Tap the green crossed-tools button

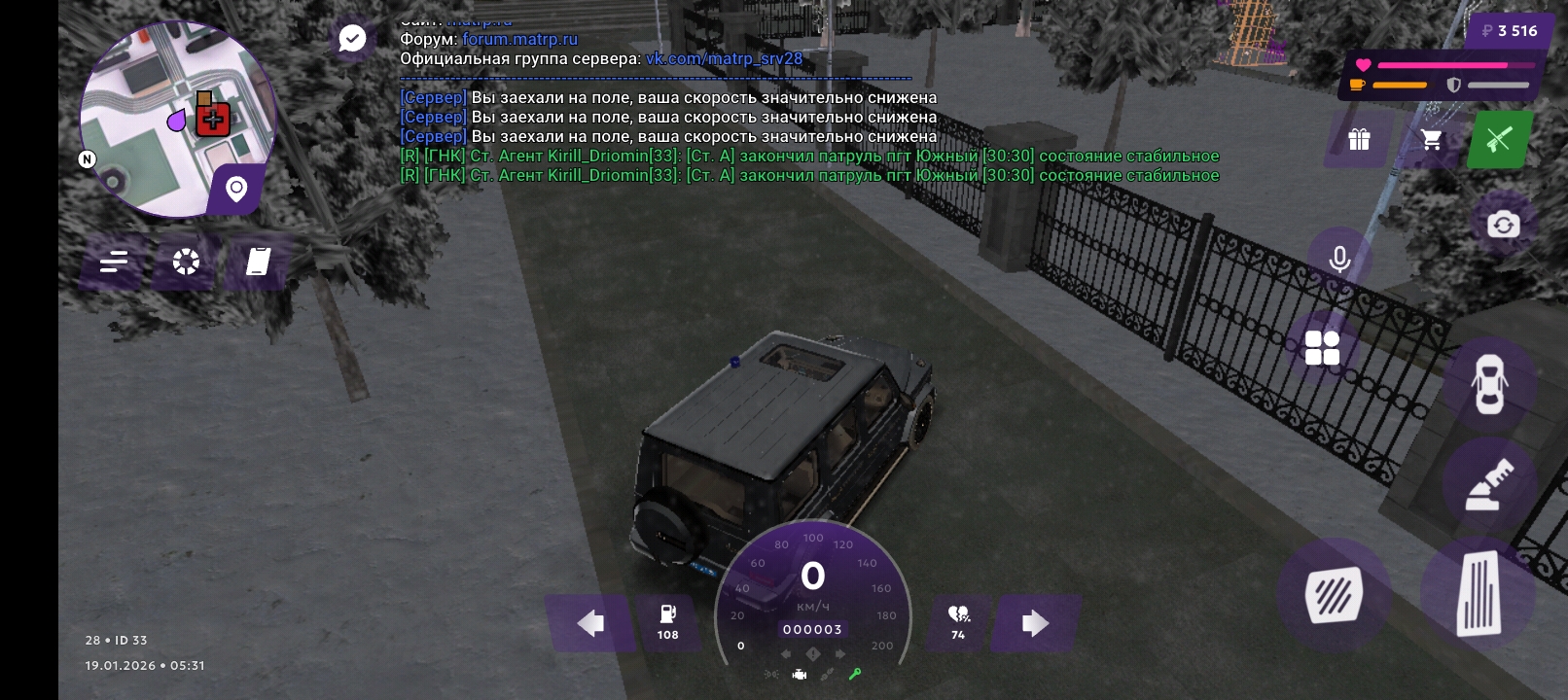[1499, 140]
